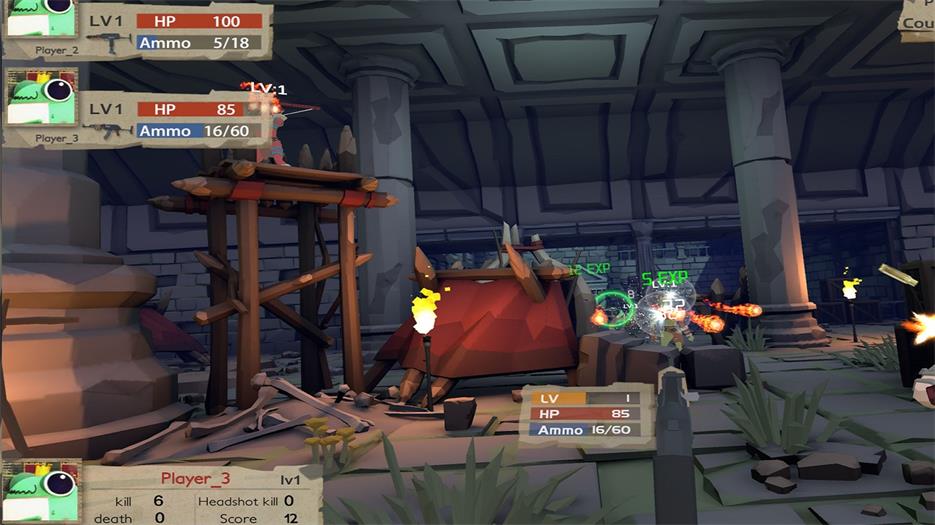Select the Player_2 frog avatar

pos(41,17)
